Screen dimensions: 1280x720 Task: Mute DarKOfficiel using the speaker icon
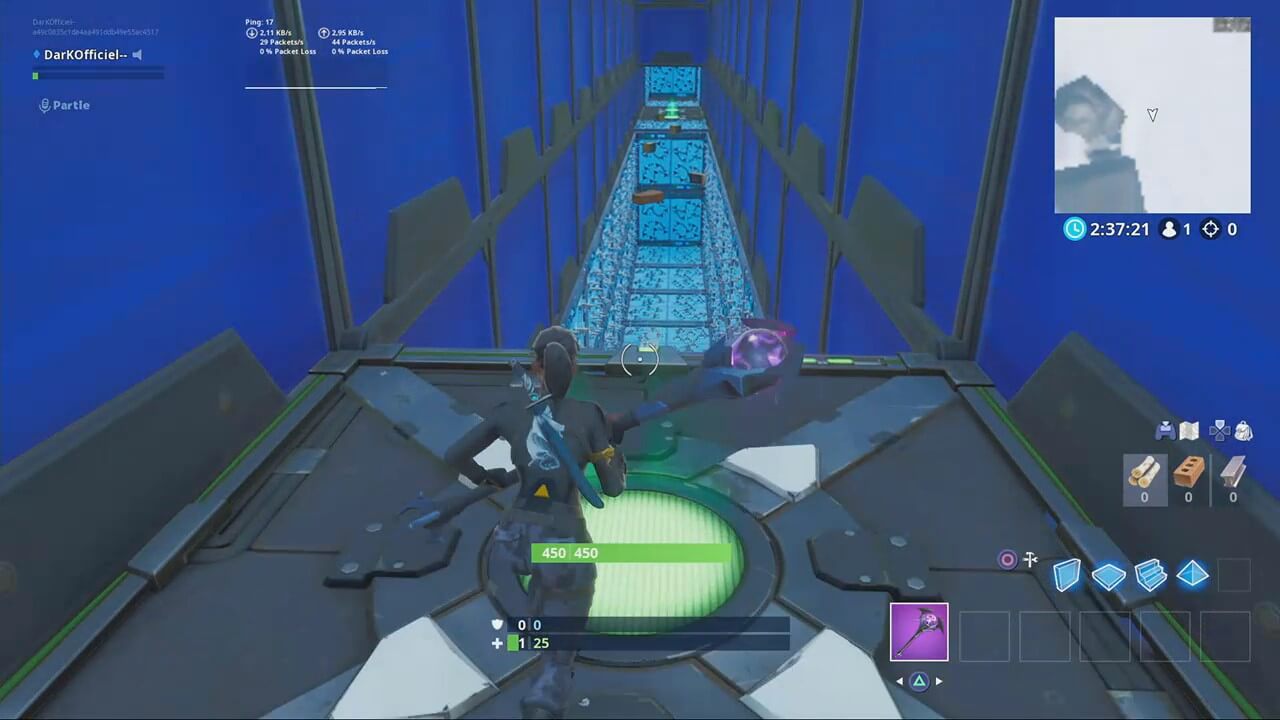coord(137,54)
